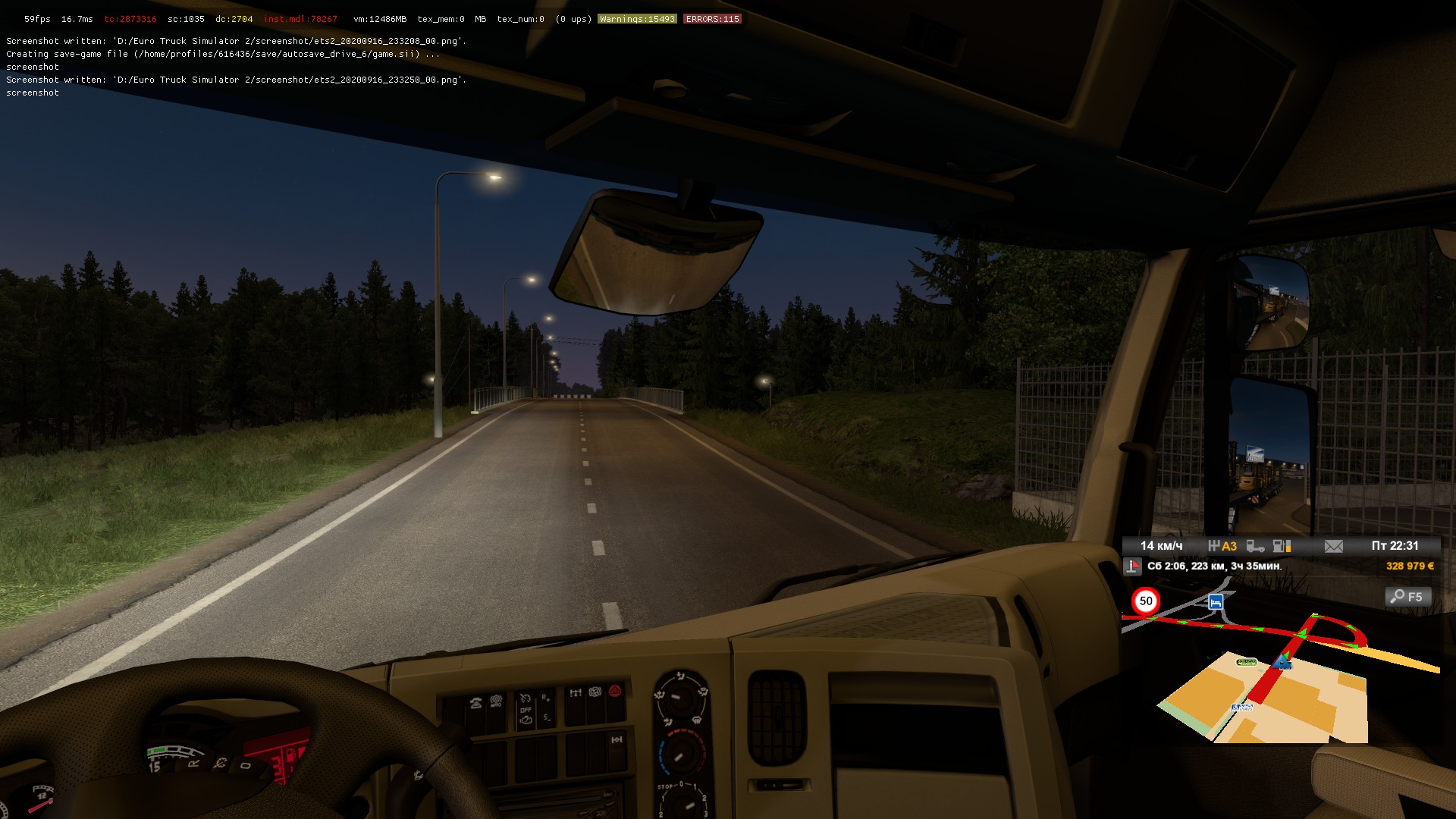This screenshot has width=1456, height=819.
Task: Click the rest stop bed marker
Action: pyautogui.click(x=1216, y=602)
